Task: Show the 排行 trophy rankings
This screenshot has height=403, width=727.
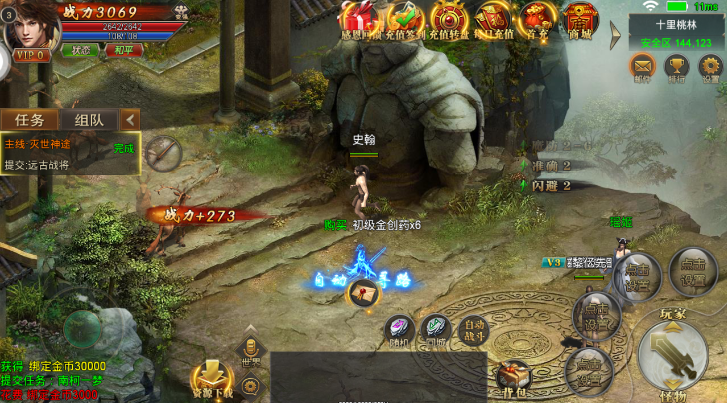Action: [x=676, y=68]
